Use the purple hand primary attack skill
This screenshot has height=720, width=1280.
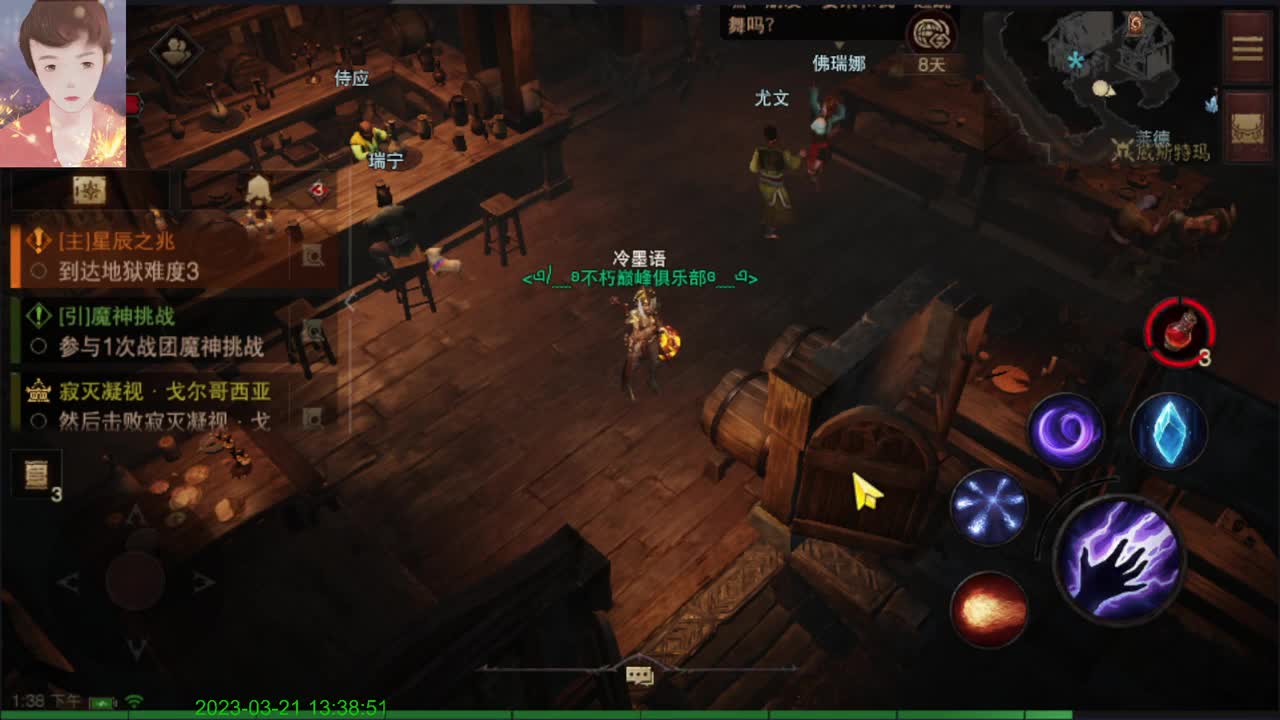pos(1120,560)
